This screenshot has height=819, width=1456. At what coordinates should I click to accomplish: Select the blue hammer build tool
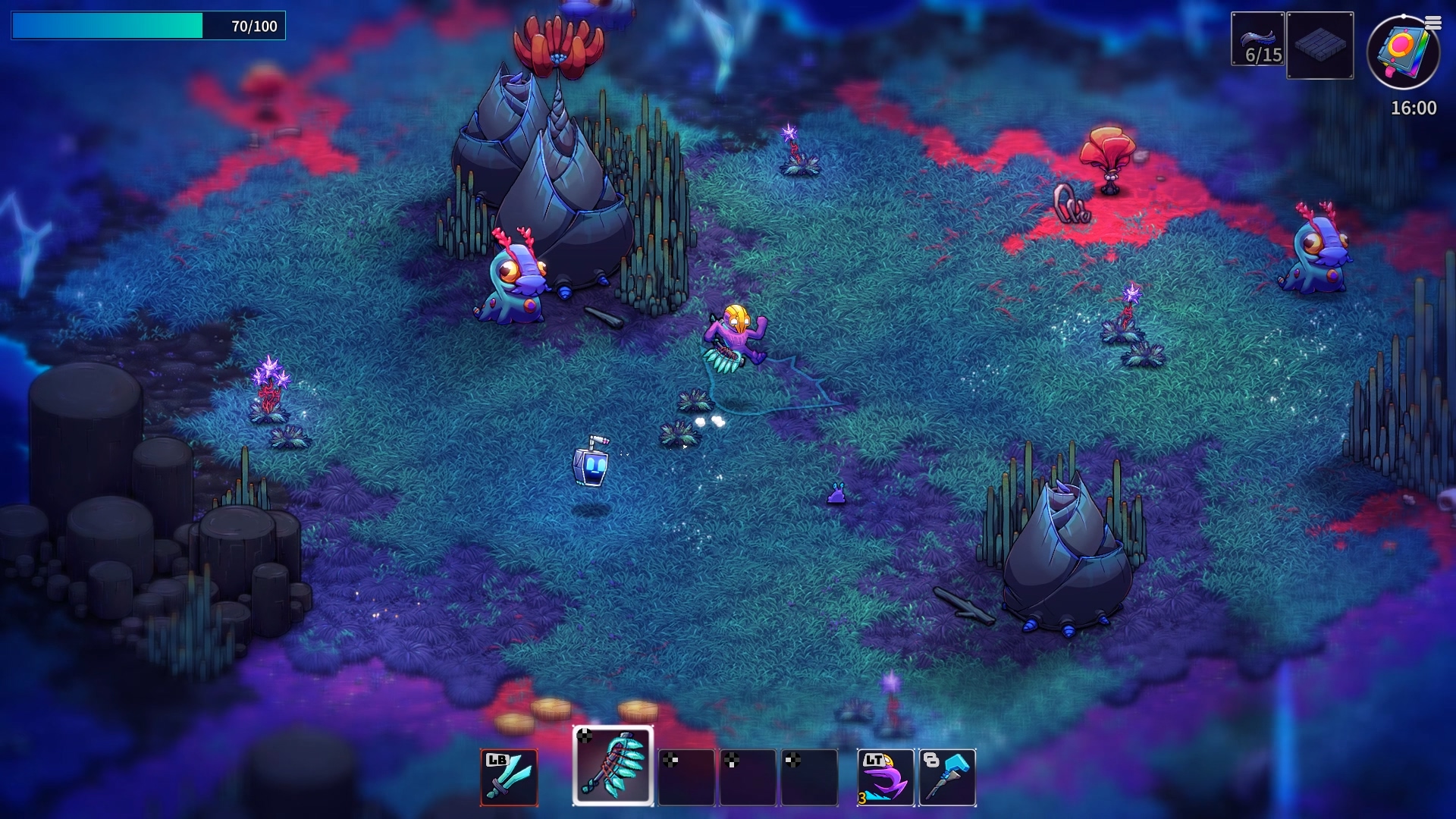947,777
